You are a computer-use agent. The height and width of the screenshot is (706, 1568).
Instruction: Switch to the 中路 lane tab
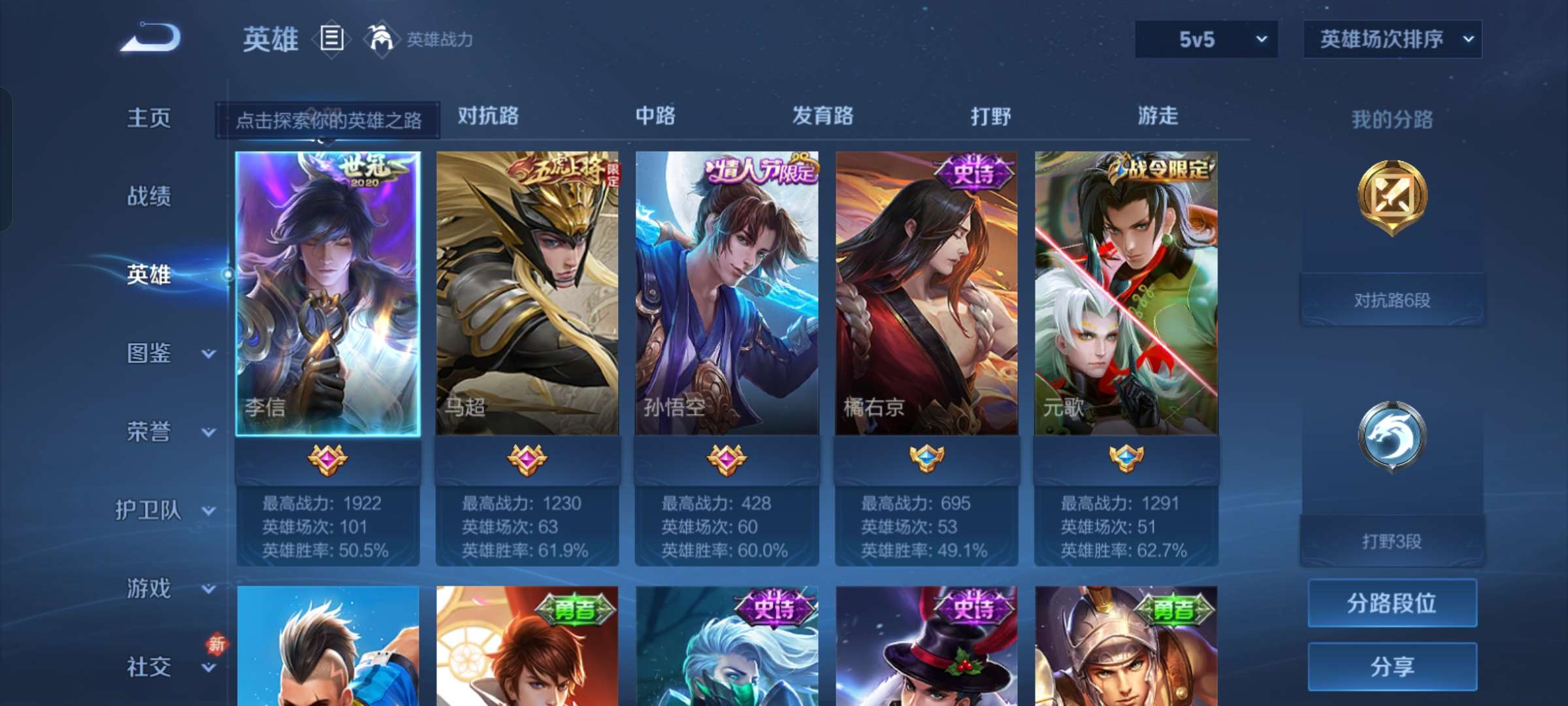[656, 116]
